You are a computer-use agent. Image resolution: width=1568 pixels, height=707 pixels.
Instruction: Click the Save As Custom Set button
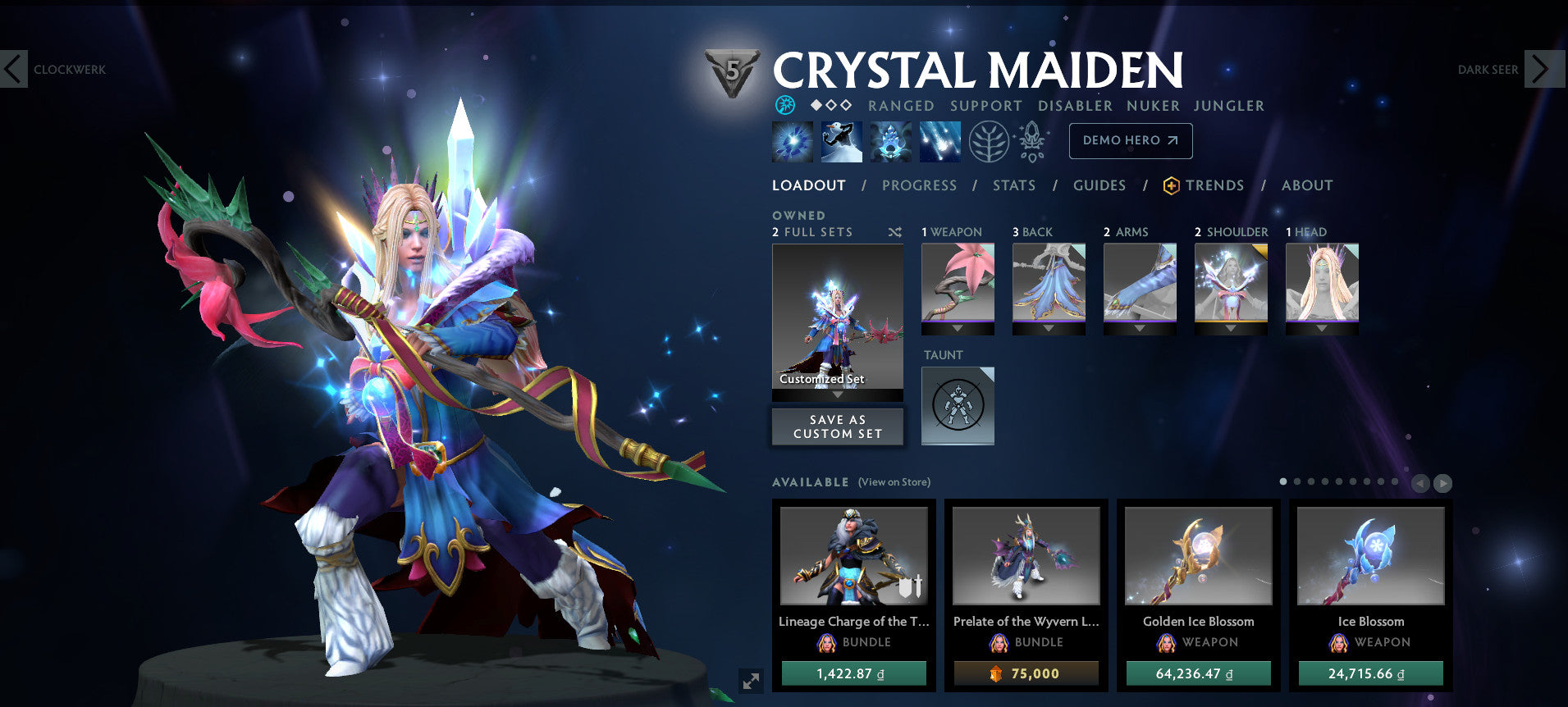click(837, 426)
